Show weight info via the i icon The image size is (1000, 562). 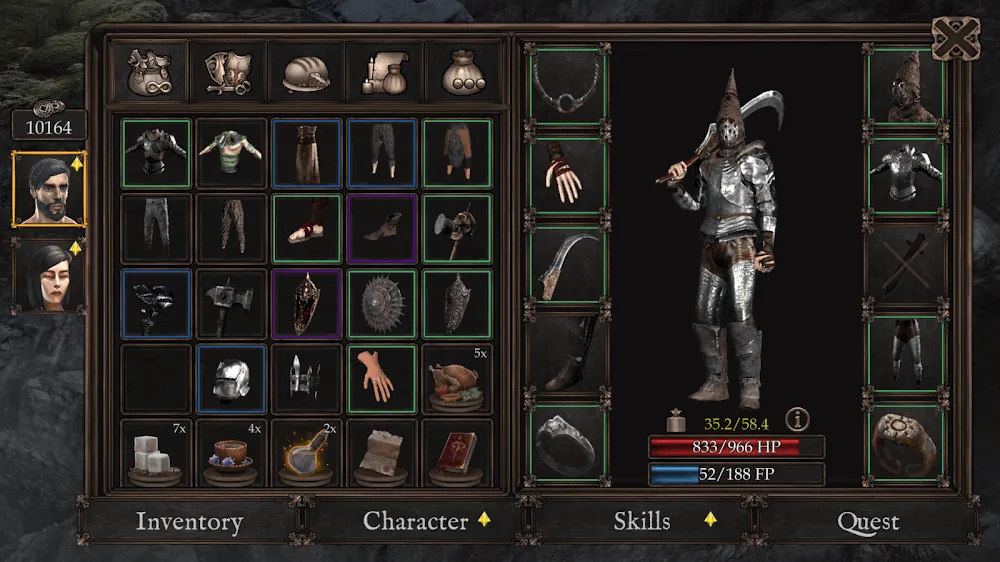point(797,419)
